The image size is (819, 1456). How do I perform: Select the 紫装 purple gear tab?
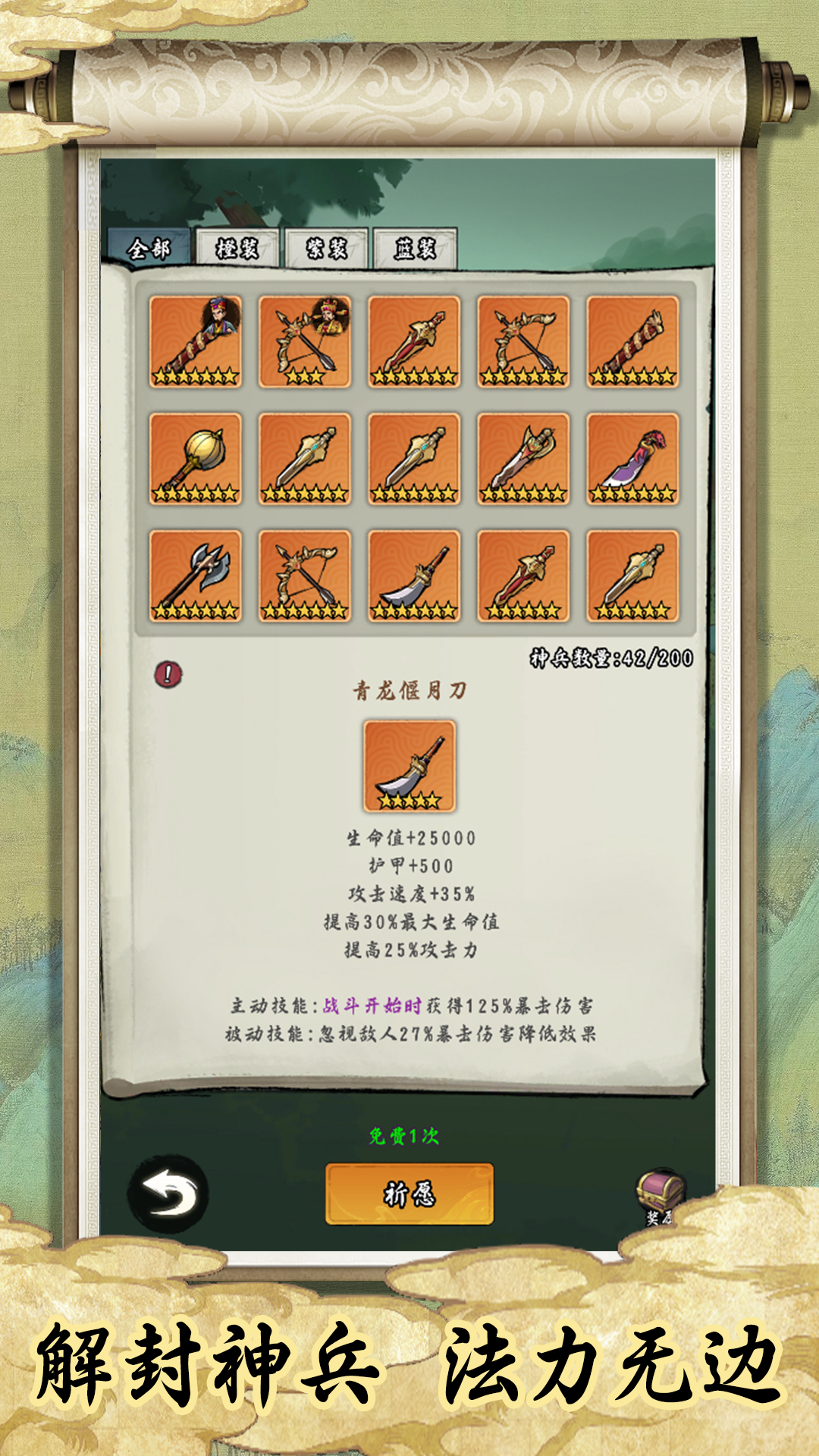click(326, 248)
